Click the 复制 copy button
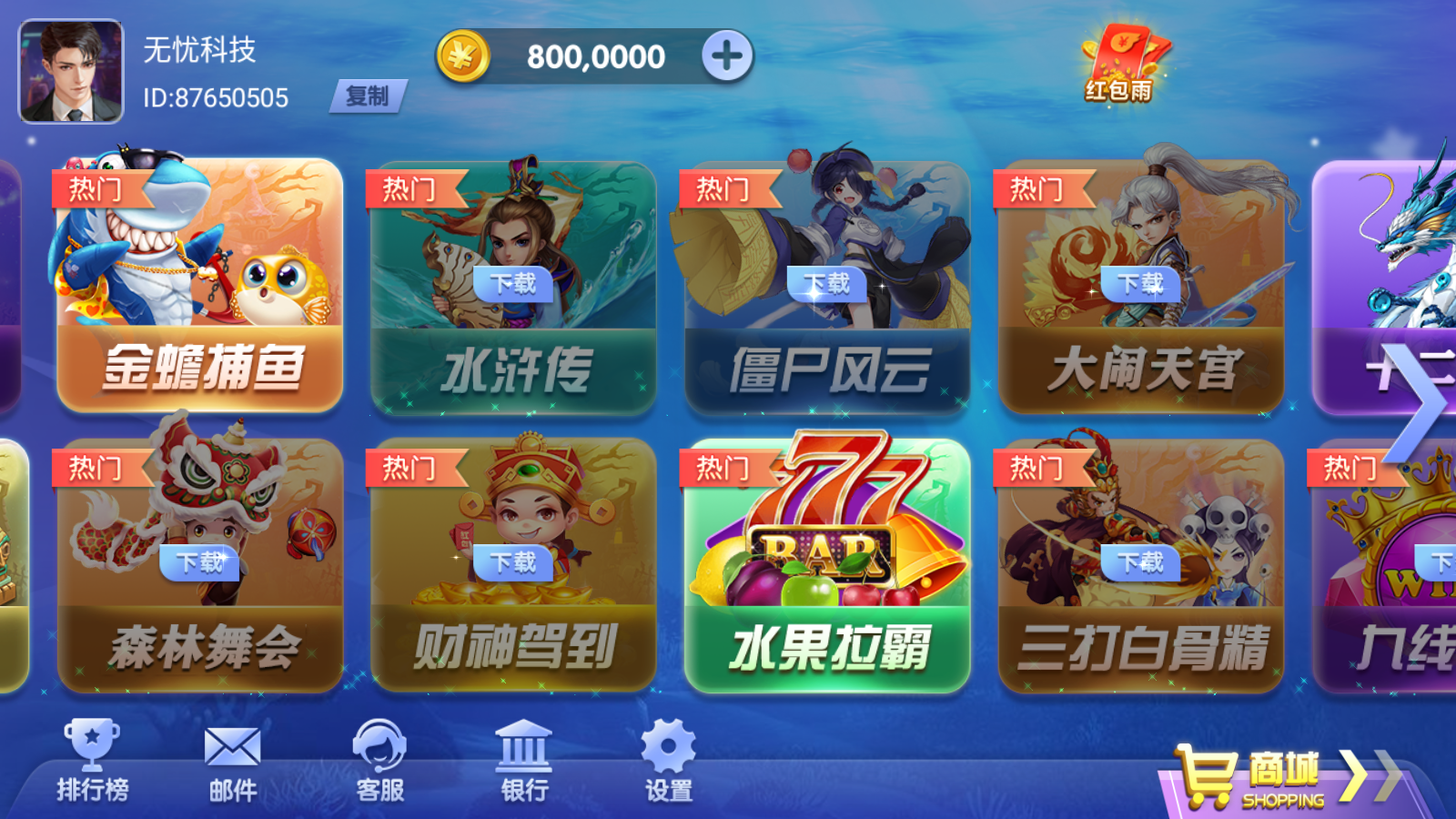The height and width of the screenshot is (819, 1456). (369, 97)
